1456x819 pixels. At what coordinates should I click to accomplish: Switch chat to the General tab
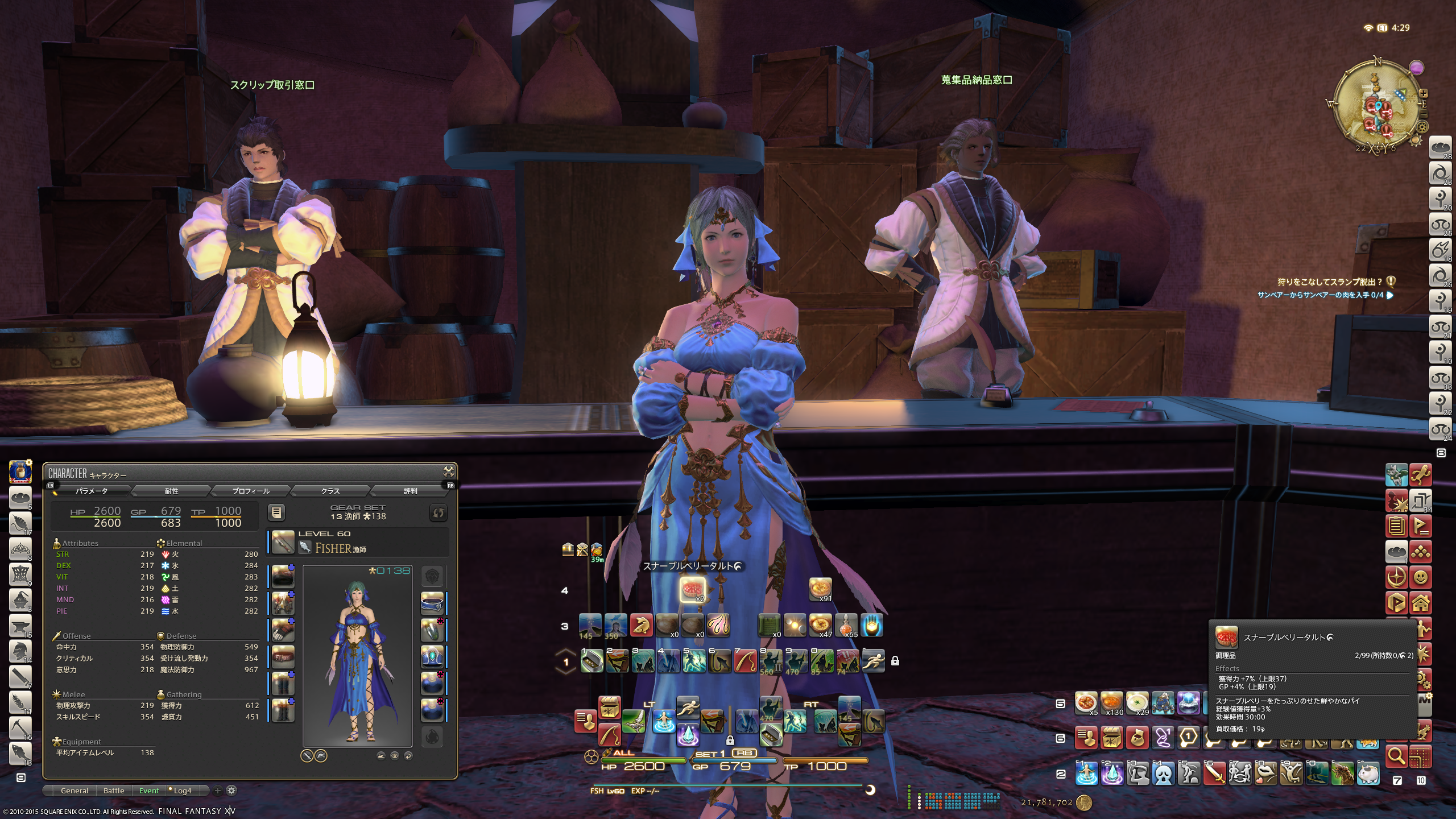74,791
